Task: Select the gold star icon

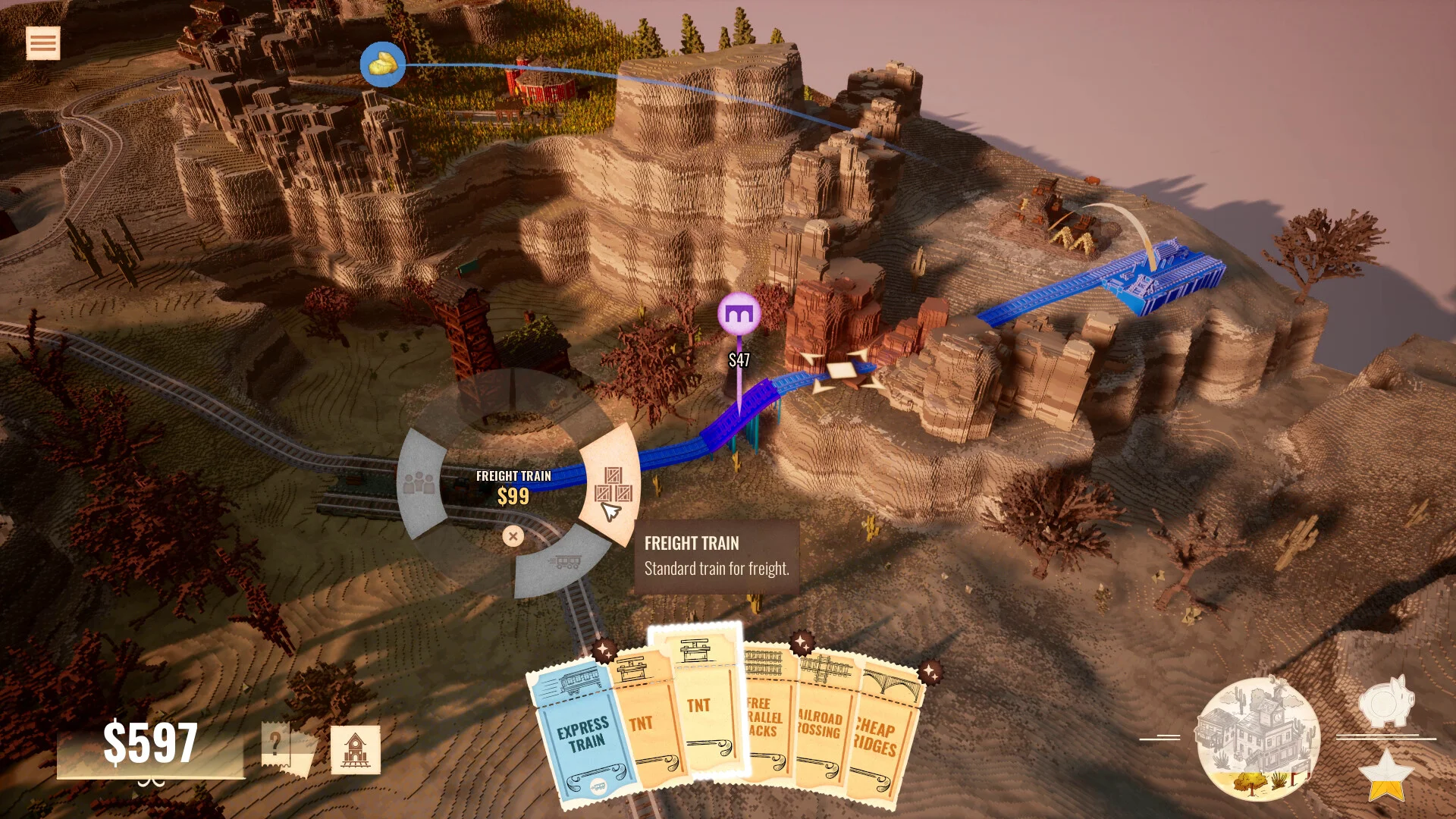Action: (x=1386, y=775)
